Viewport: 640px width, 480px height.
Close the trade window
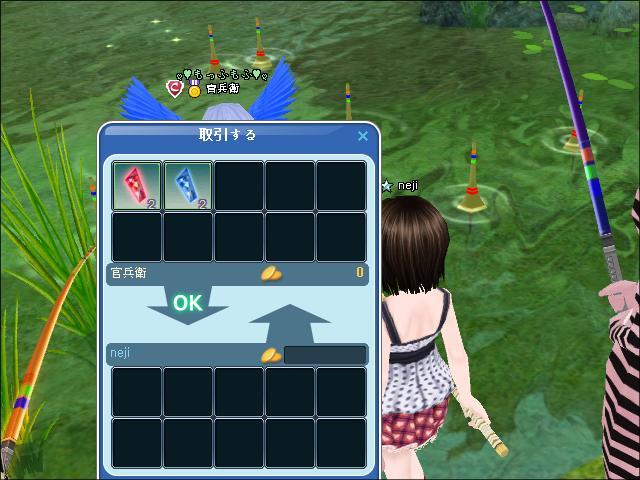363,136
